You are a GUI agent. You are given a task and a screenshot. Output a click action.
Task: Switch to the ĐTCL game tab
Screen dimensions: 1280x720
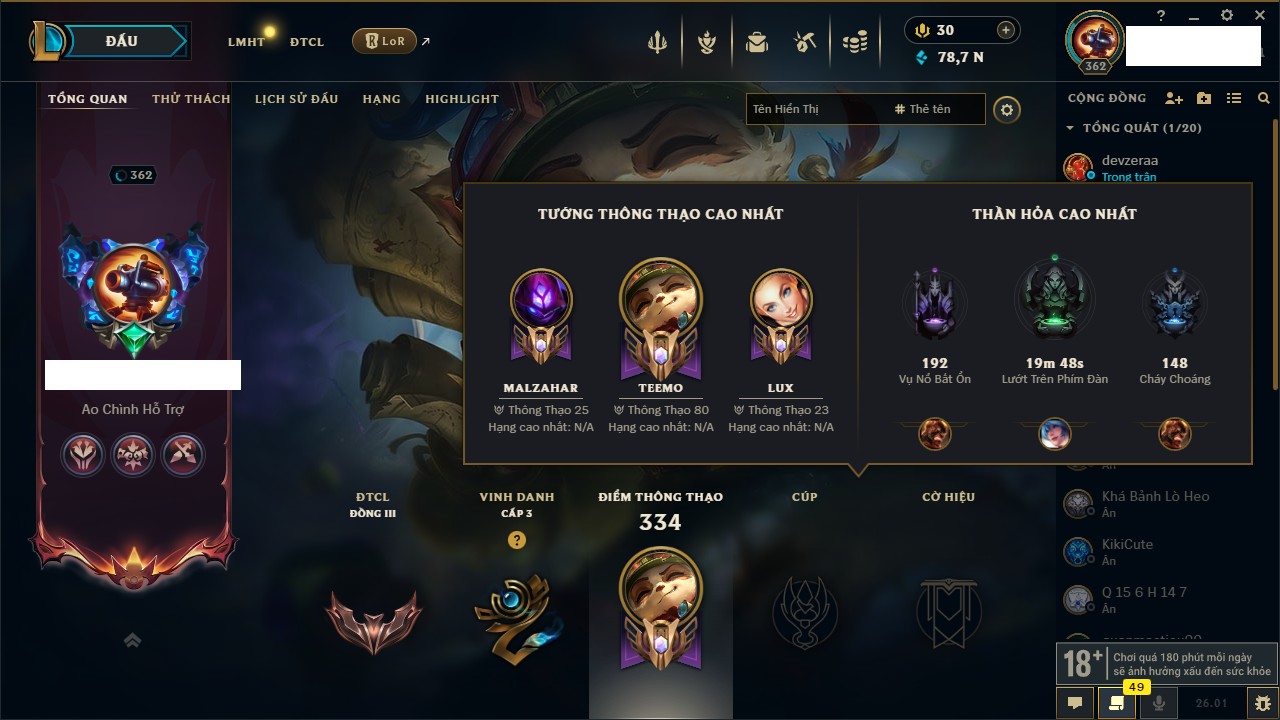point(307,42)
